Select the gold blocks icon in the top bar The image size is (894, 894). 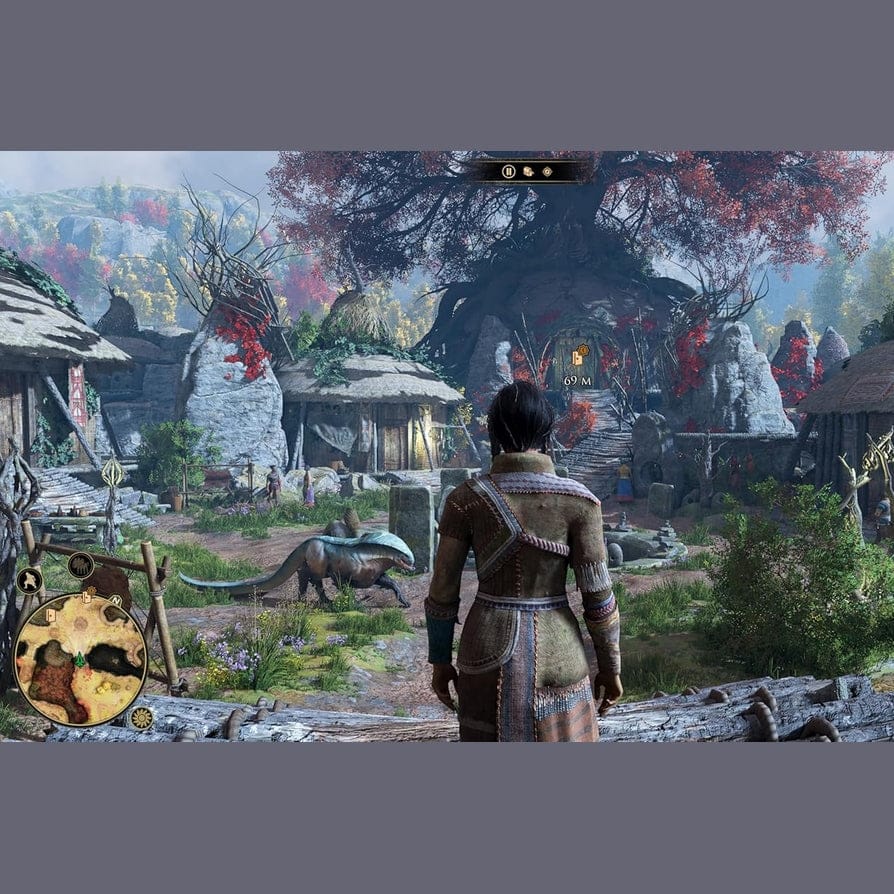pos(528,171)
